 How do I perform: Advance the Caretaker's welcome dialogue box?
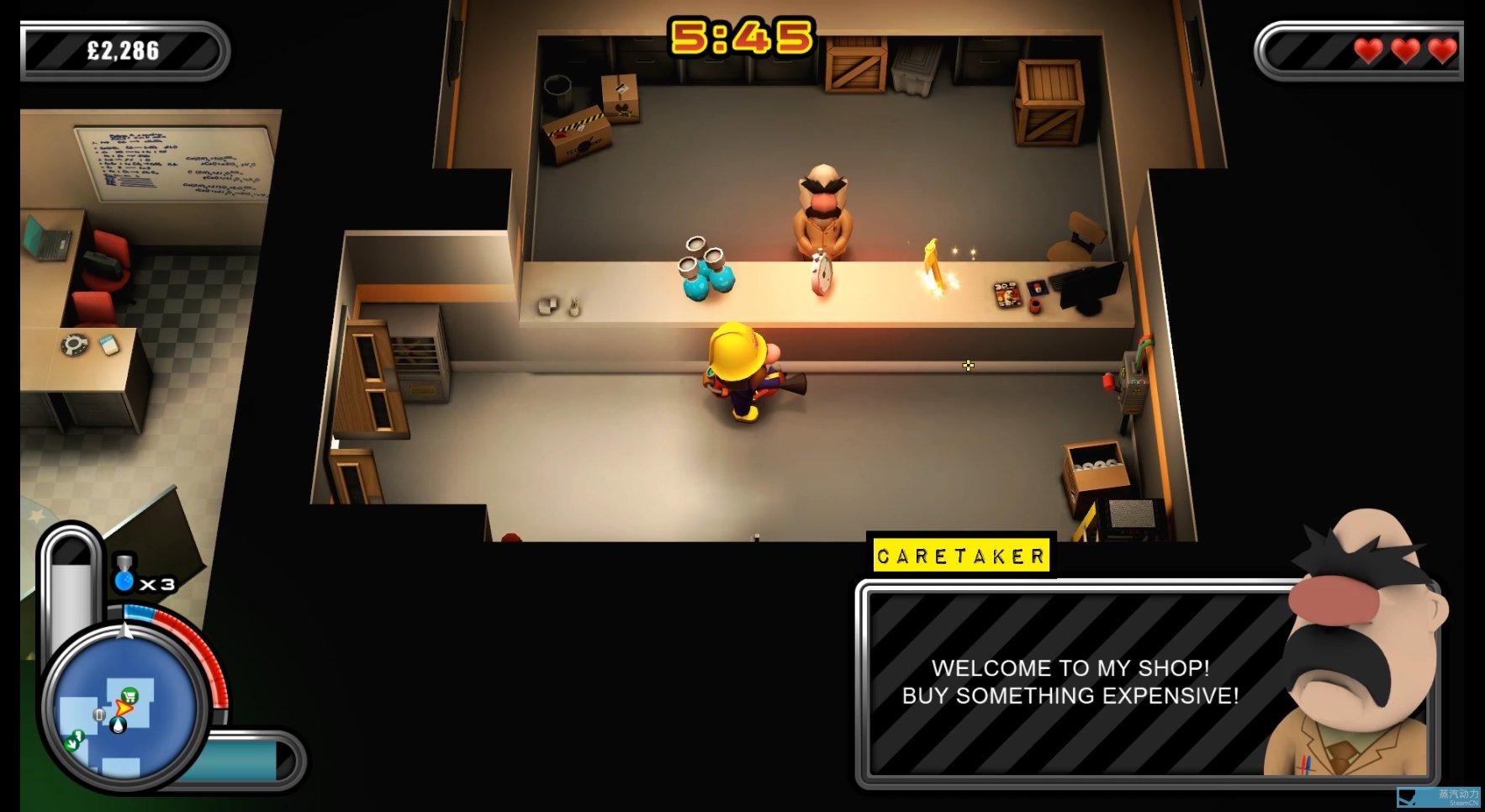(1070, 682)
